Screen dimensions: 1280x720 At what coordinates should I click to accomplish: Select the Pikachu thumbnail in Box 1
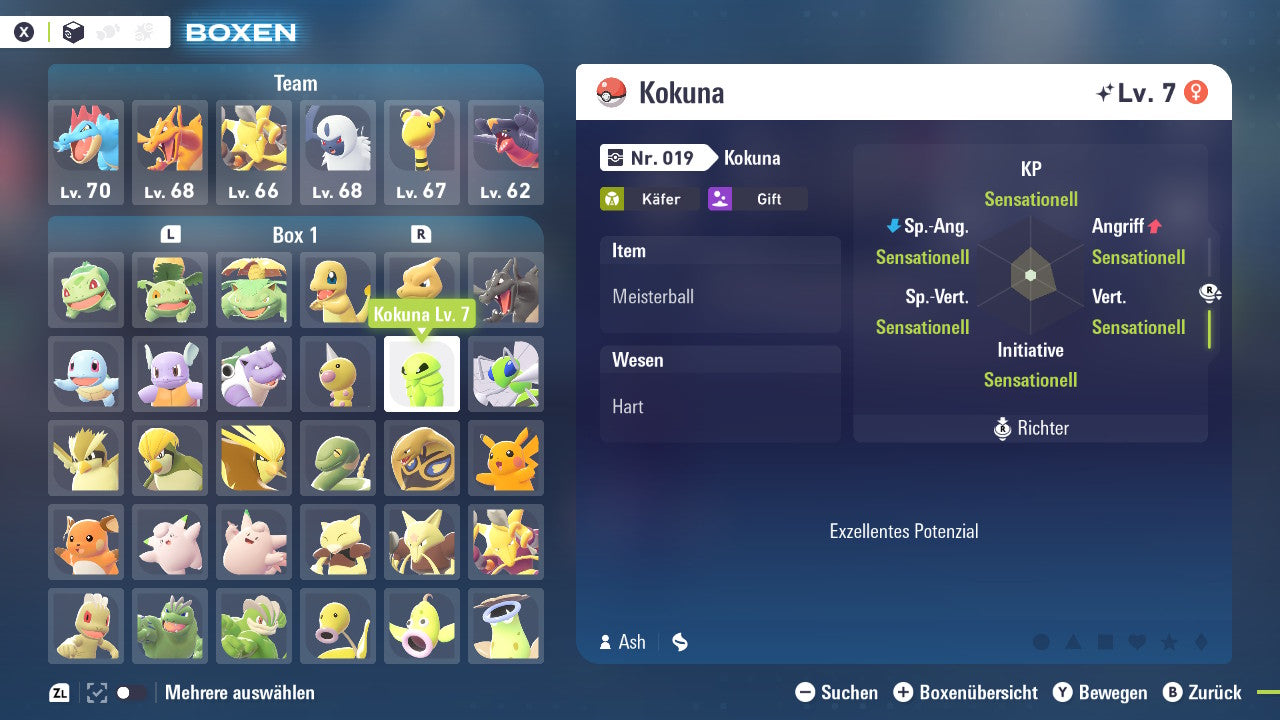click(x=506, y=458)
